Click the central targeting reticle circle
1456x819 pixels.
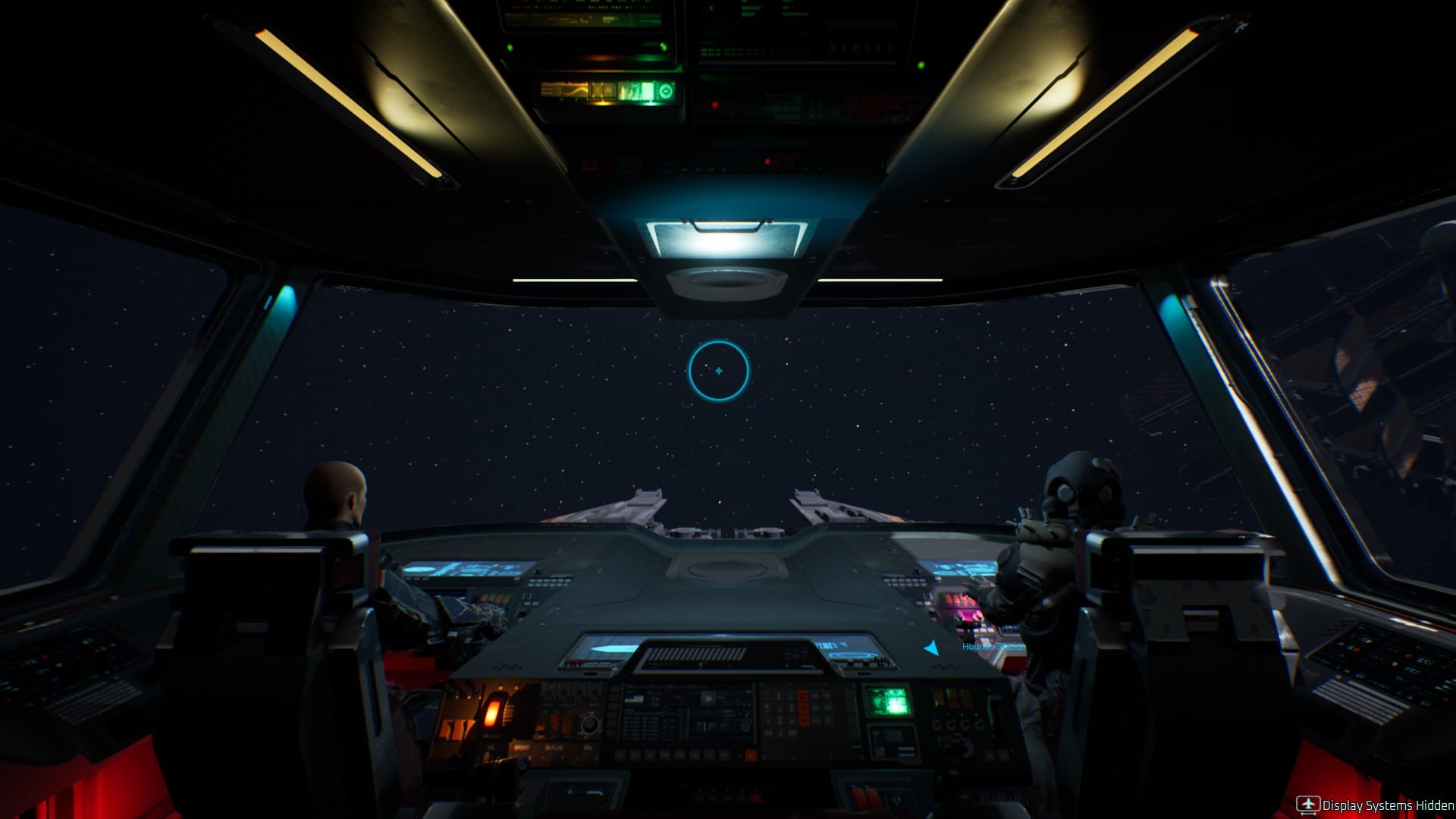coord(718,372)
